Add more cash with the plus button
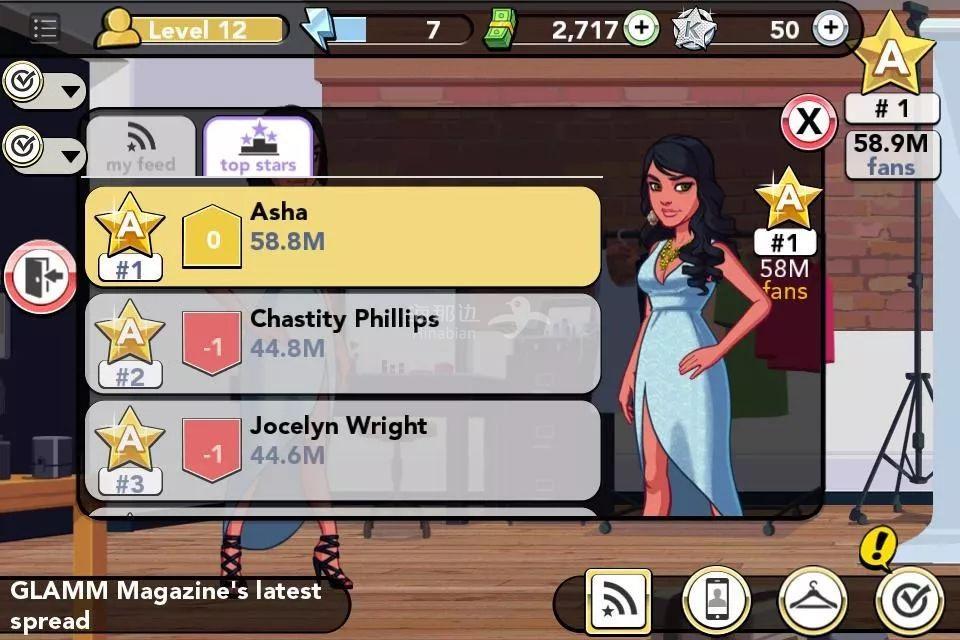Image resolution: width=960 pixels, height=640 pixels. pyautogui.click(x=642, y=29)
